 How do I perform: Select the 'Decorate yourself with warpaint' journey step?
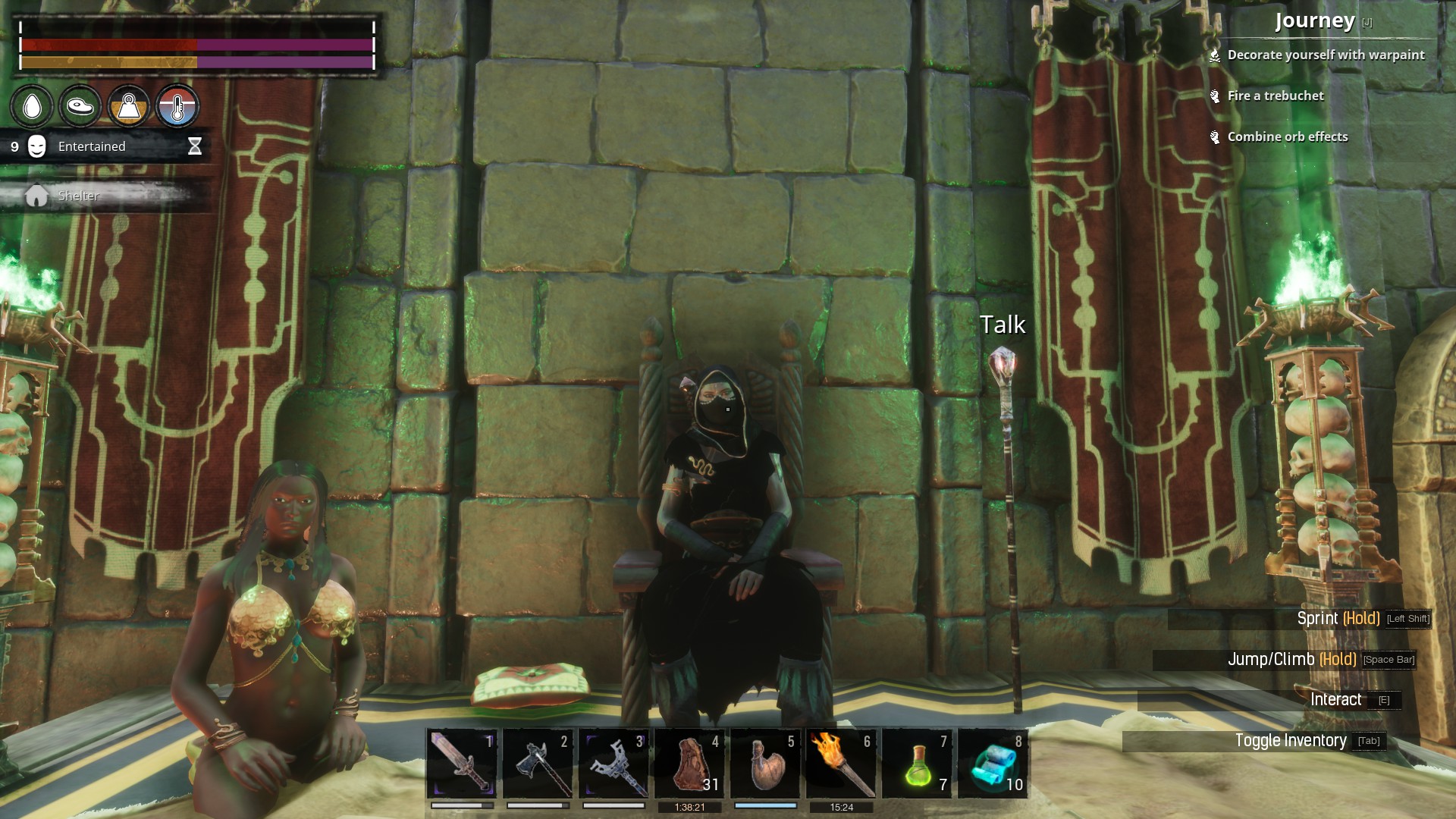1326,55
